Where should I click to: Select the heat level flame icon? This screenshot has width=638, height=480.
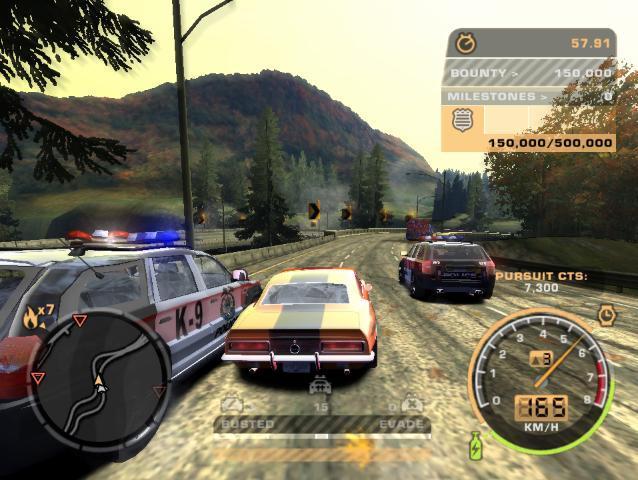35,319
